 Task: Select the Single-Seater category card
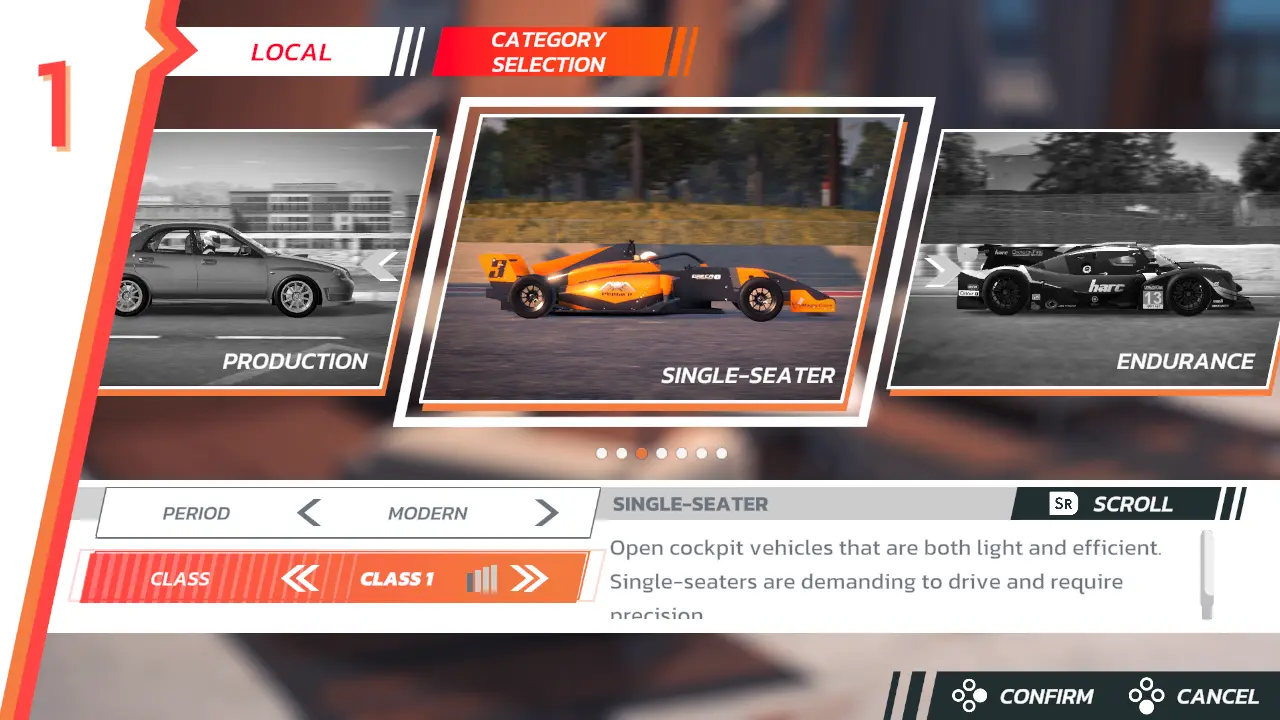click(664, 260)
